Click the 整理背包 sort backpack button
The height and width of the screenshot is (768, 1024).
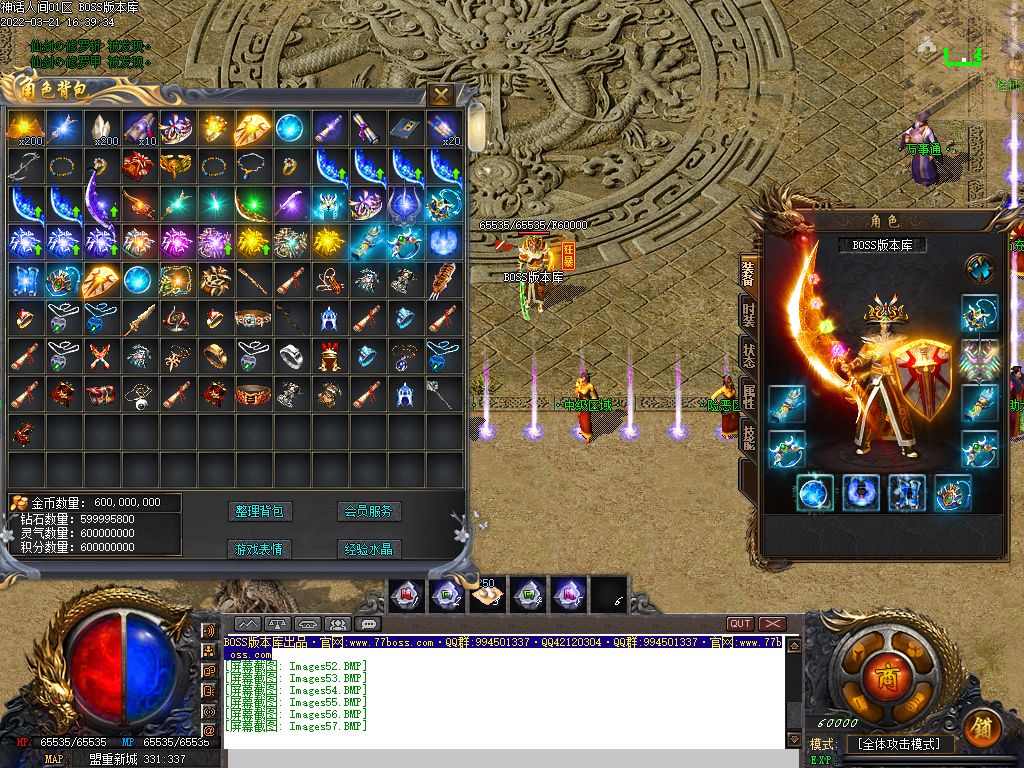click(x=260, y=511)
